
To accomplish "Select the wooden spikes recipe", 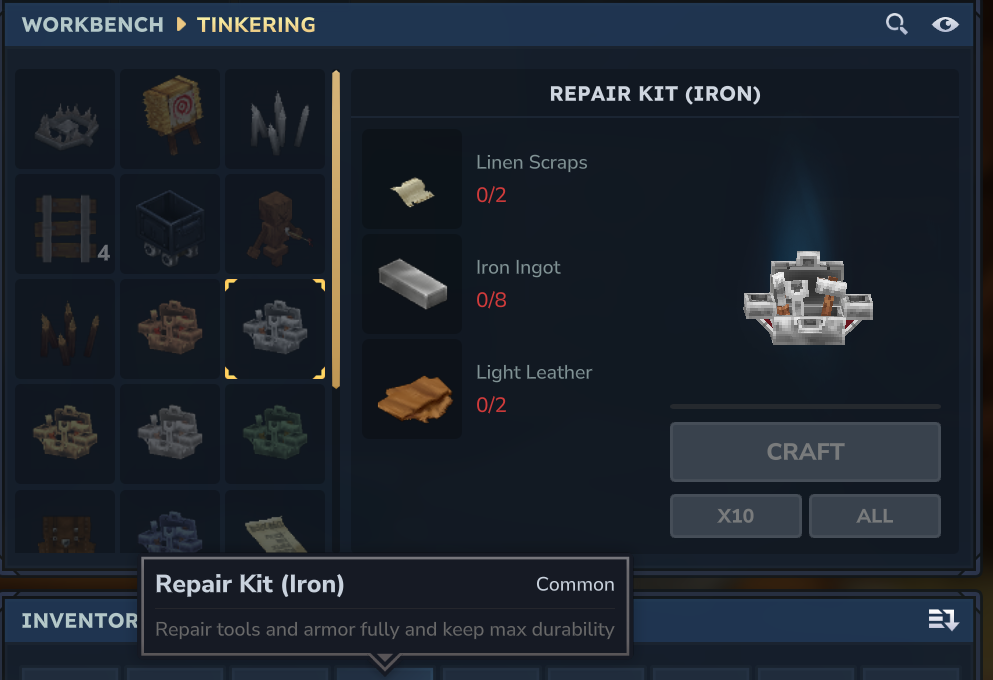I will (66, 329).
